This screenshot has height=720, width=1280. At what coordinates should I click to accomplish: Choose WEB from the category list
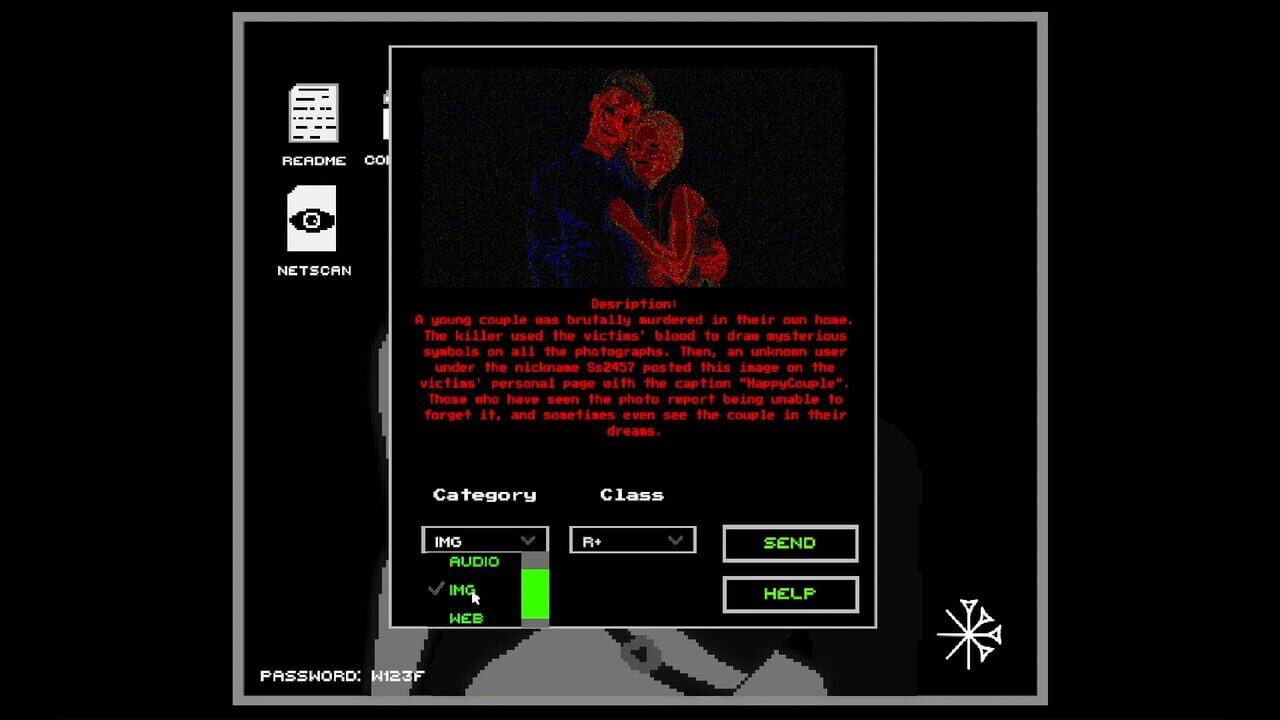click(465, 618)
